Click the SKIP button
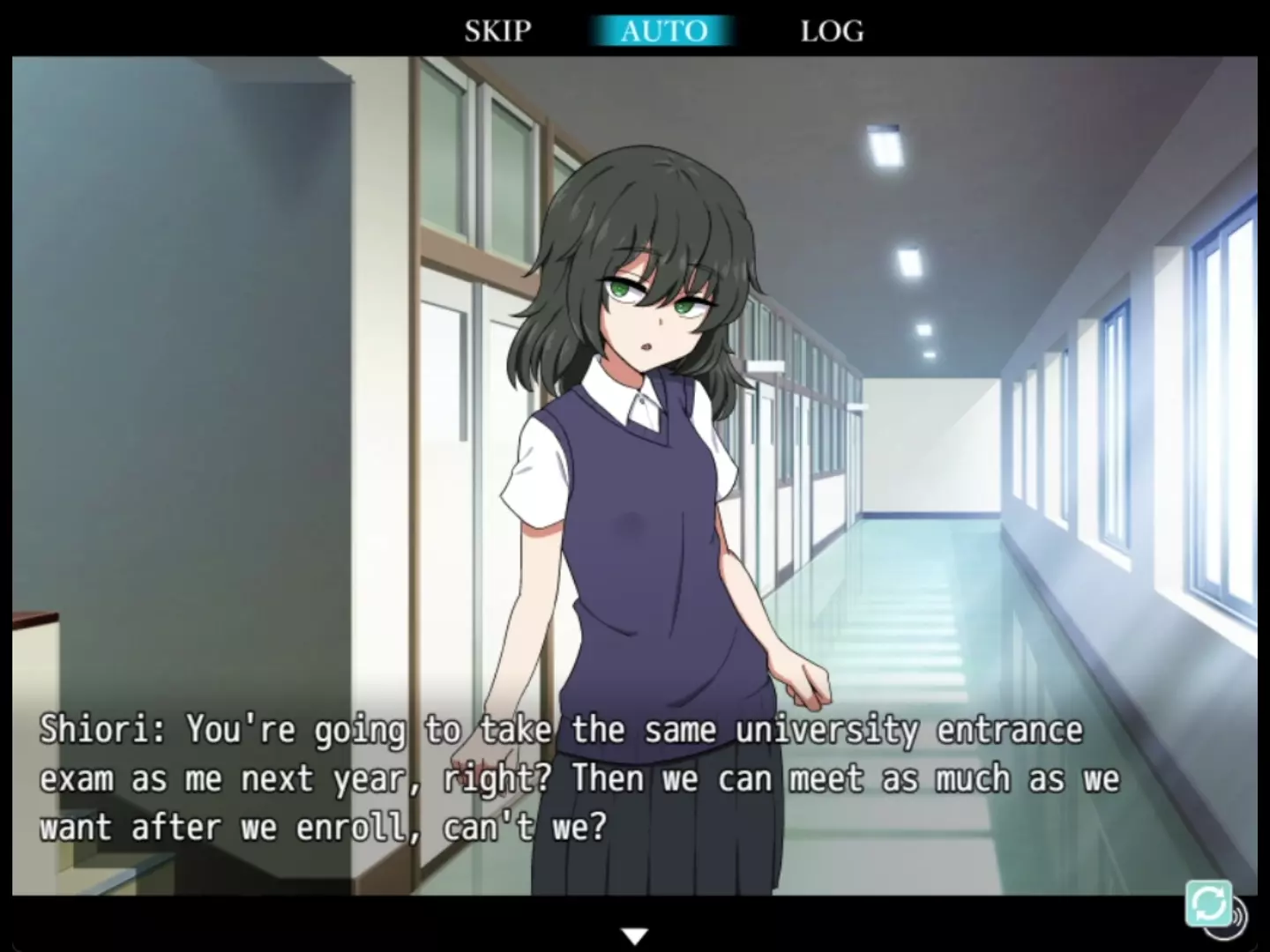1270x952 pixels. coord(498,31)
